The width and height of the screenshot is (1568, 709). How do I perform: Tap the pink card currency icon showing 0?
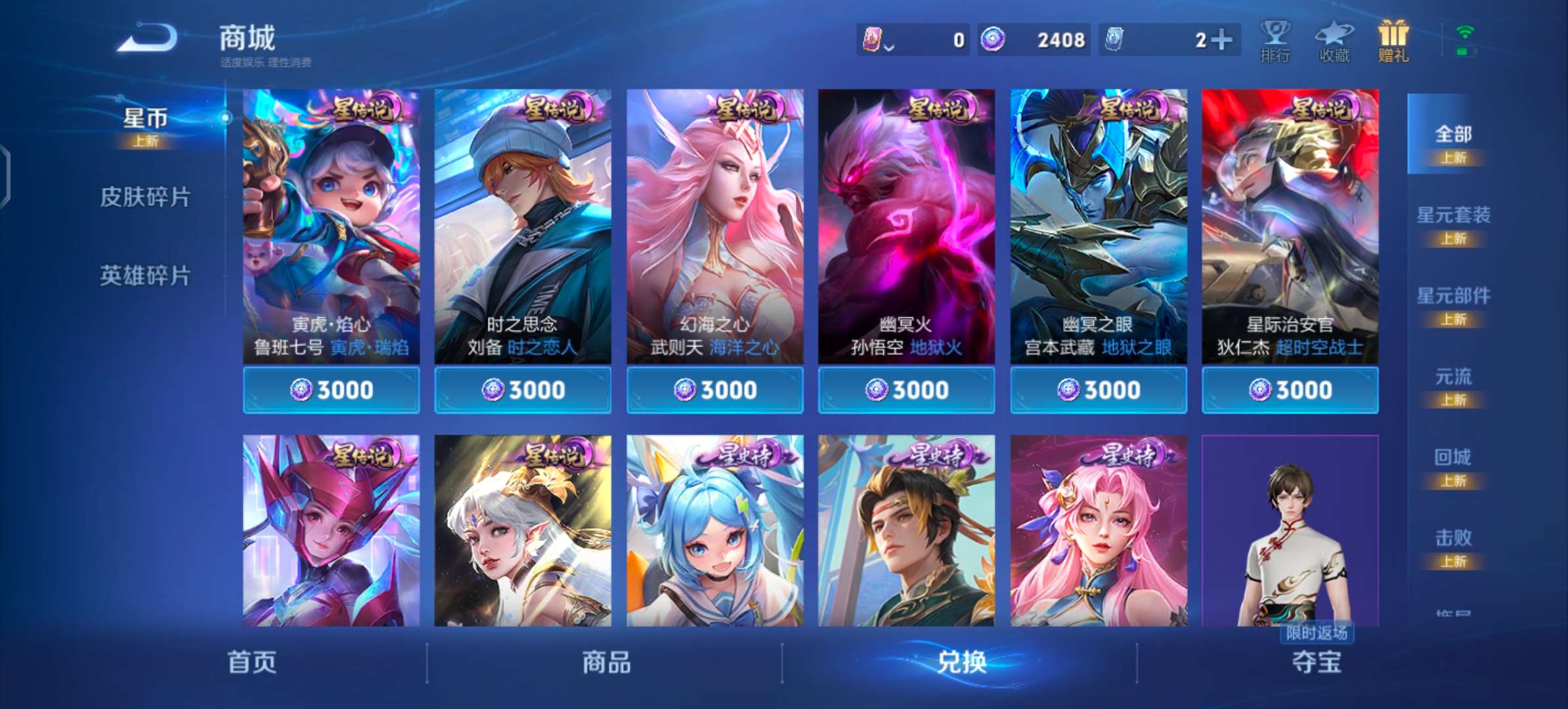click(x=871, y=39)
